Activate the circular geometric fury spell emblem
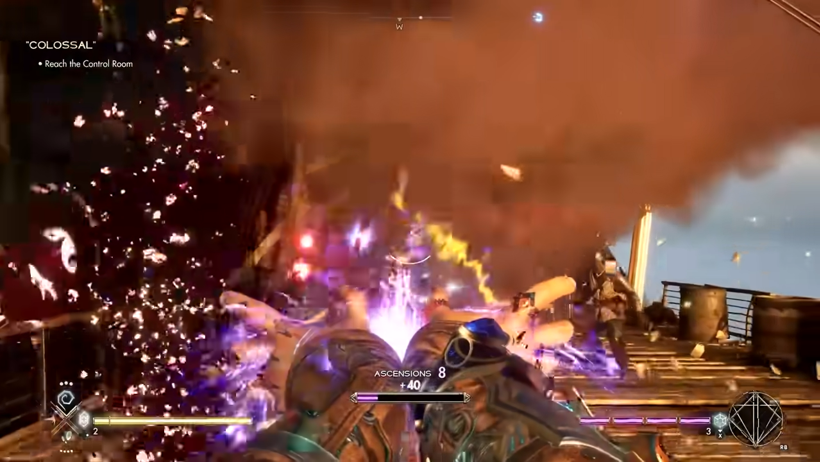The image size is (820, 462). [755, 418]
